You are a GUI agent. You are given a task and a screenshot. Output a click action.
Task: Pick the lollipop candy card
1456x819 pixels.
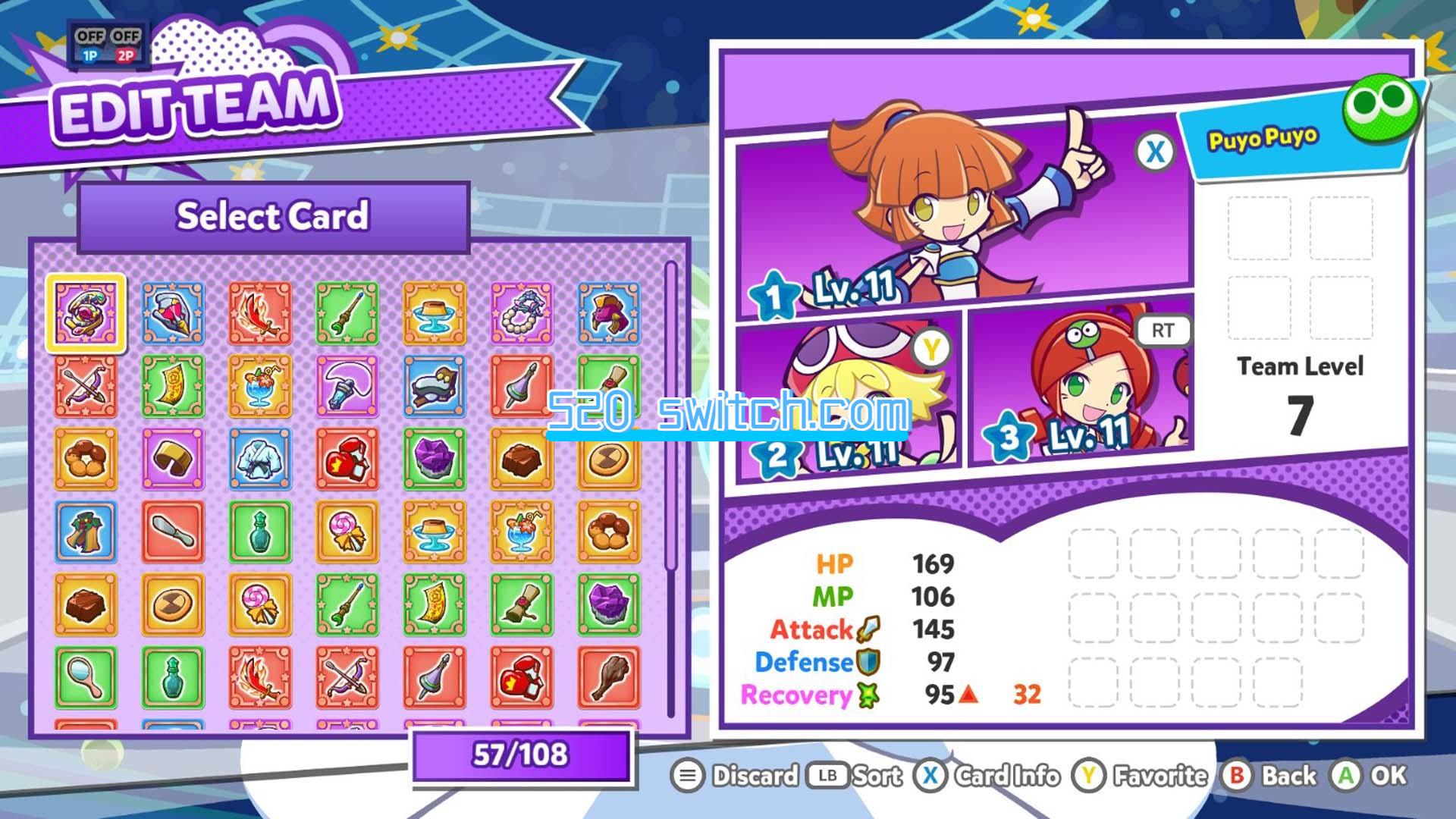coord(347,531)
